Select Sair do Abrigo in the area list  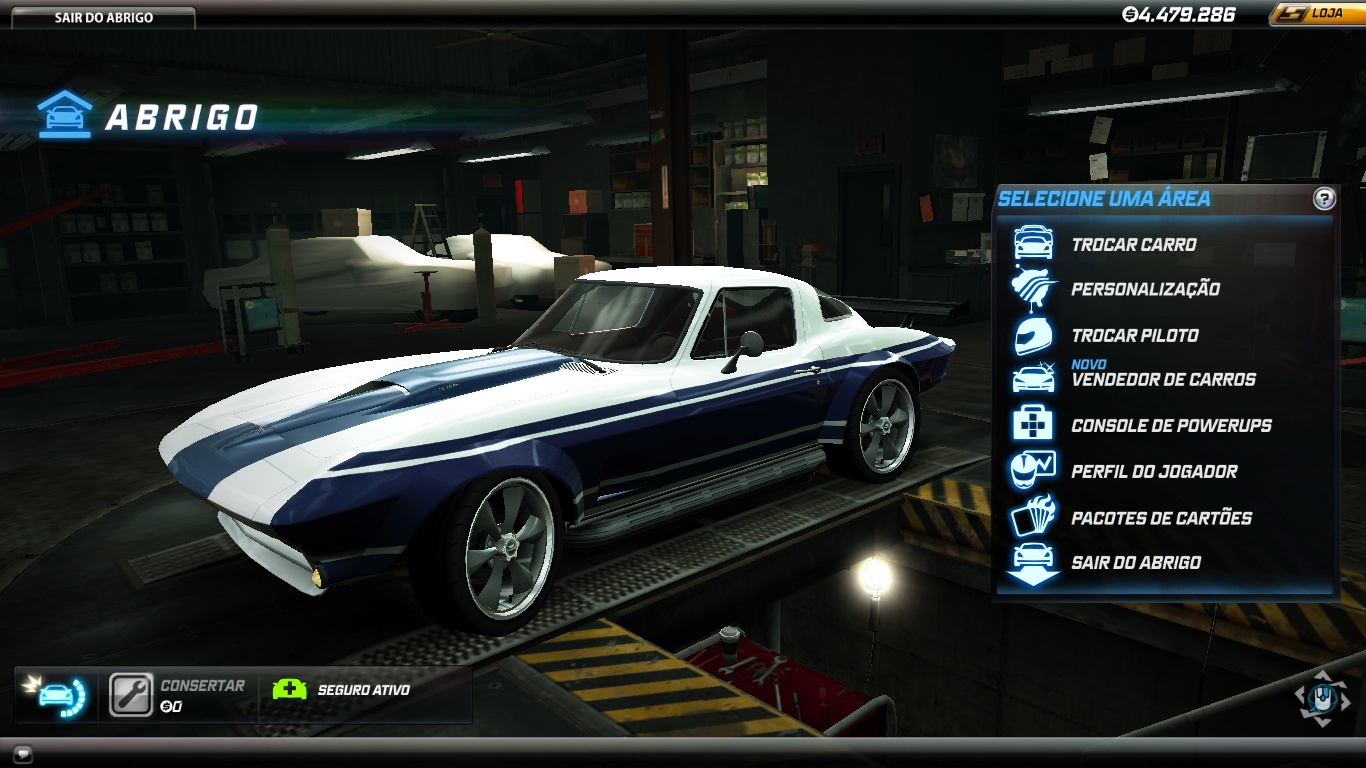pyautogui.click(x=1136, y=563)
